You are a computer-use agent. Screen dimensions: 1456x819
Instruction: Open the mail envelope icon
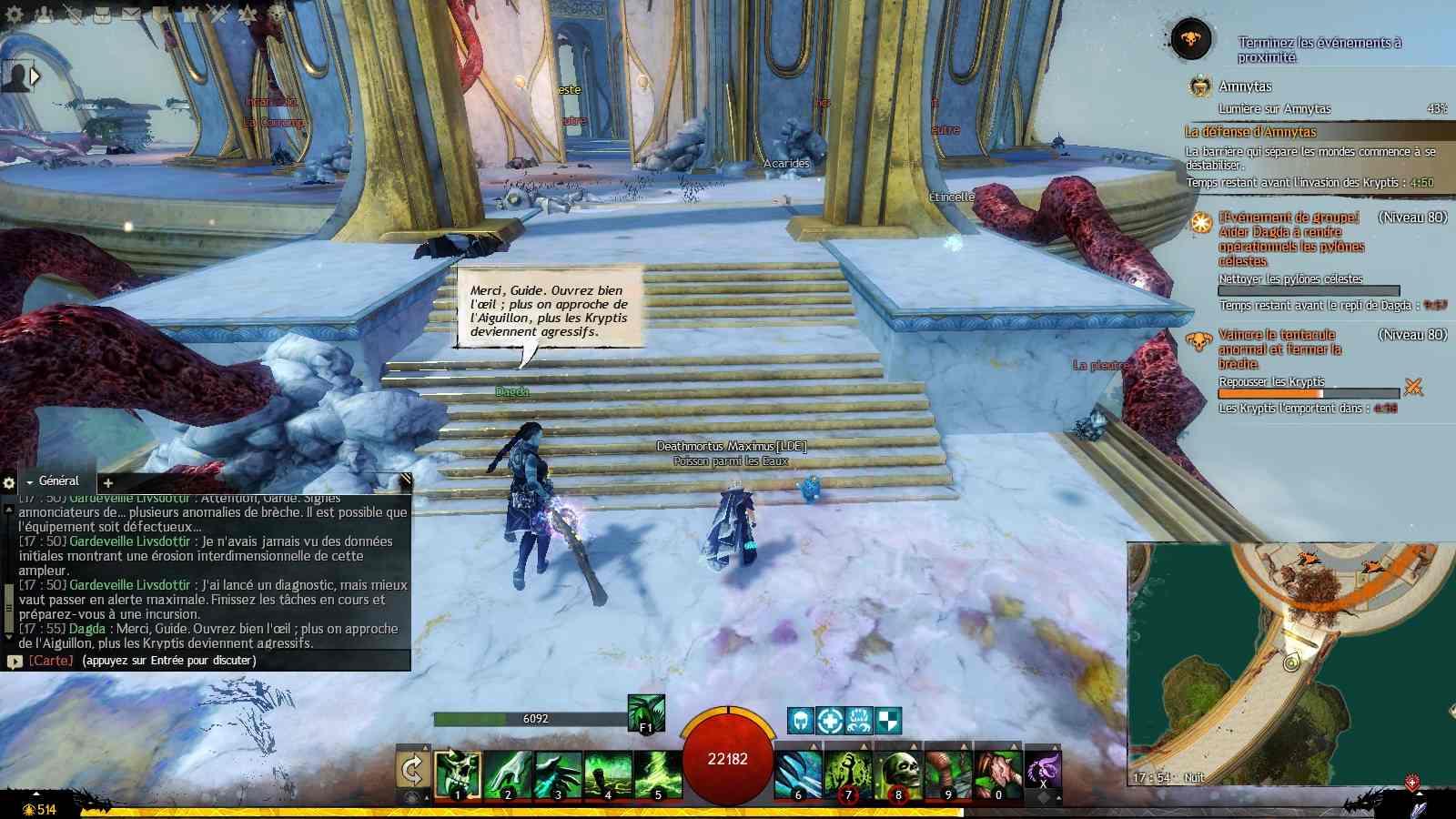click(x=131, y=15)
